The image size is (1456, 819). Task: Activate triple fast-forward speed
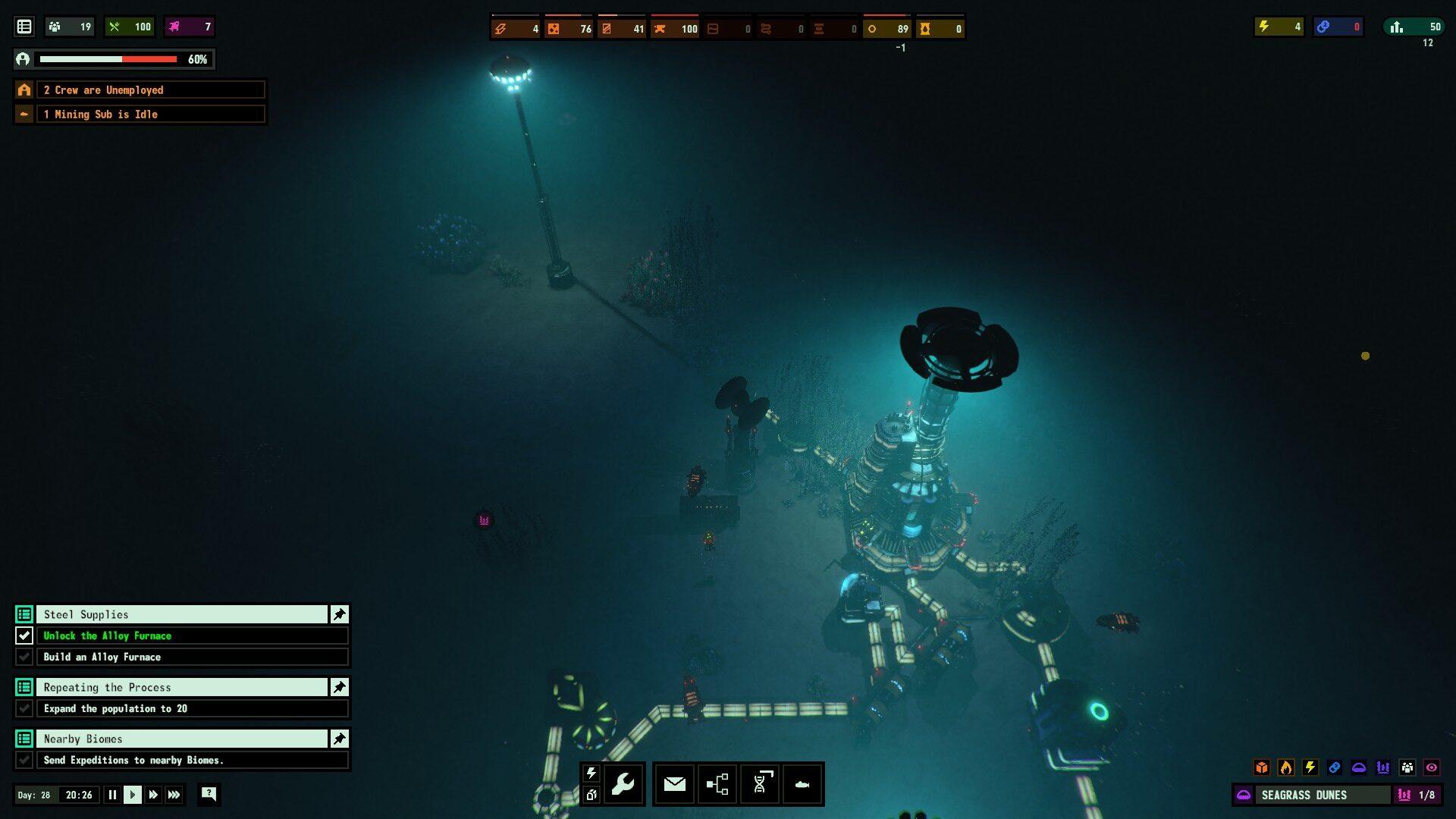174,795
